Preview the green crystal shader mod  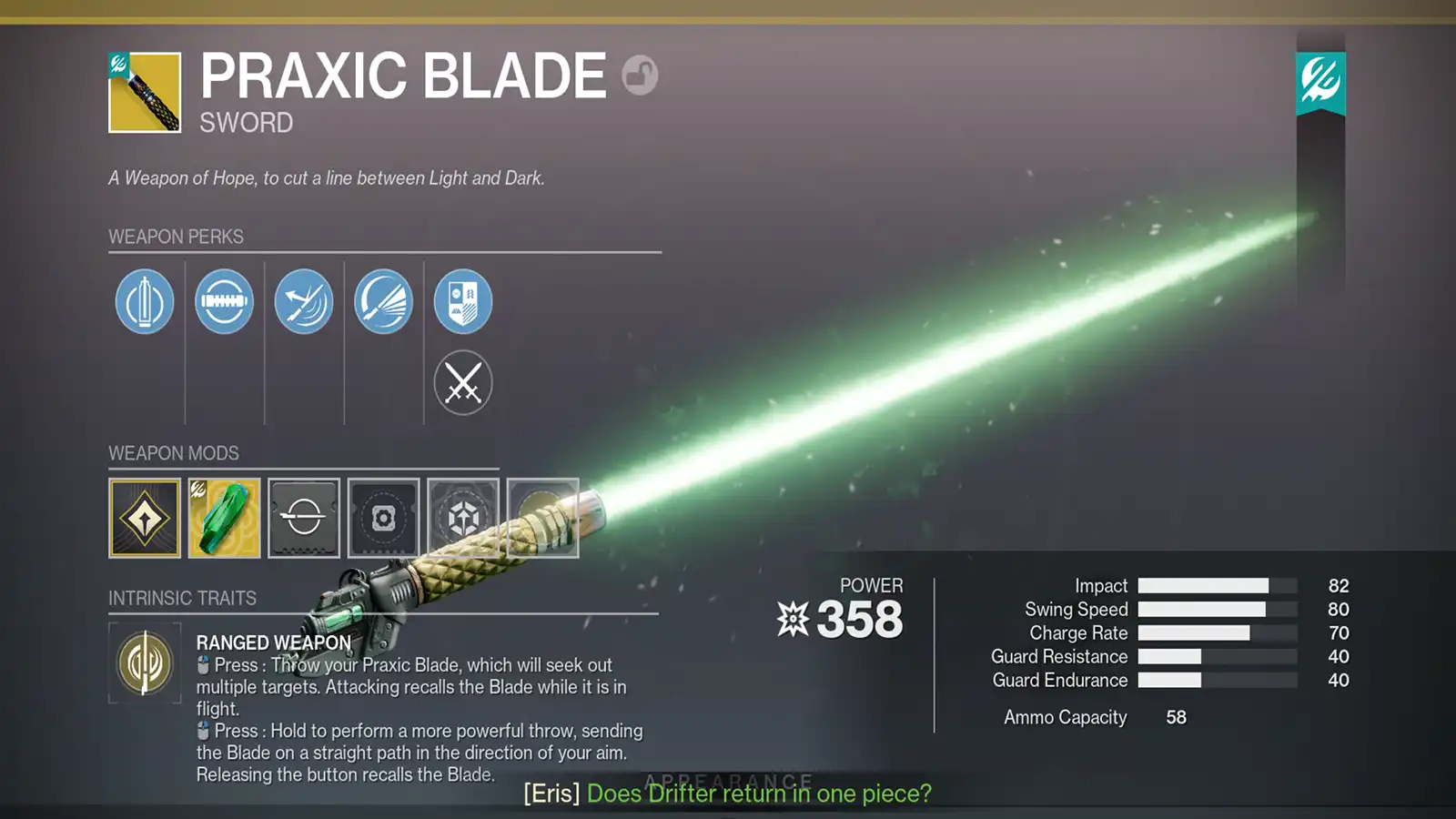224,519
